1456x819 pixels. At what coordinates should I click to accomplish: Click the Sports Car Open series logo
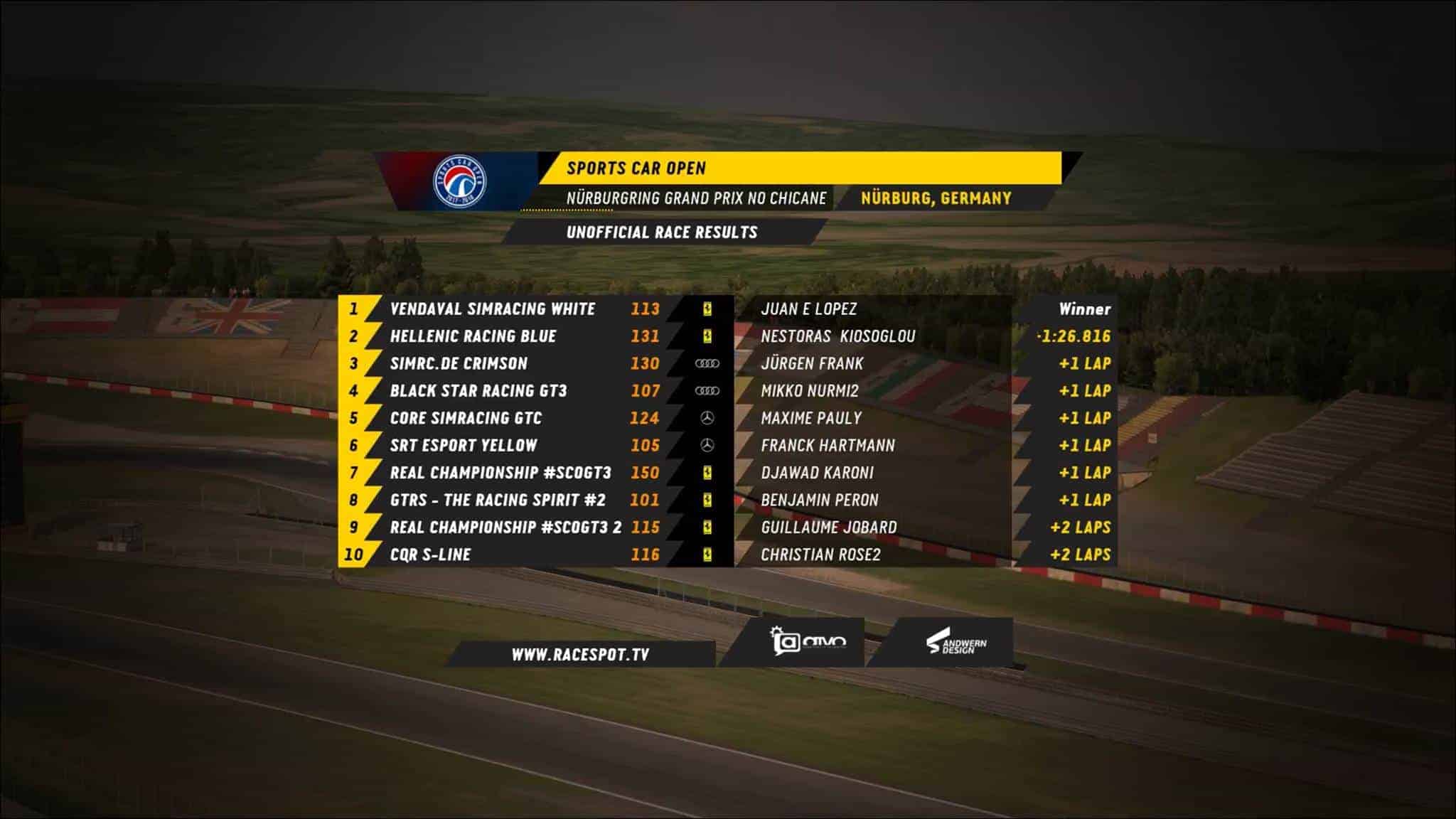click(x=460, y=182)
